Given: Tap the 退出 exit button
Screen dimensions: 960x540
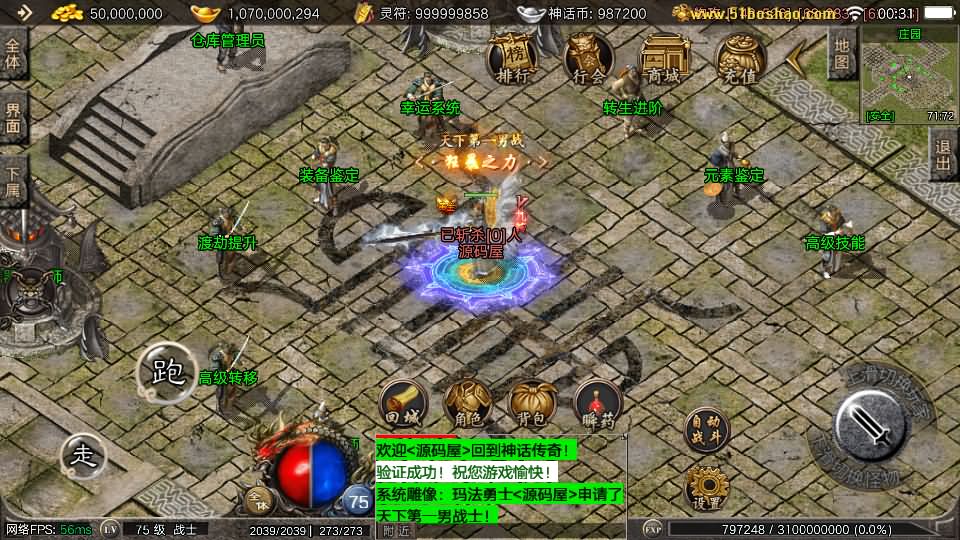Looking at the screenshot, I should pos(943,153).
